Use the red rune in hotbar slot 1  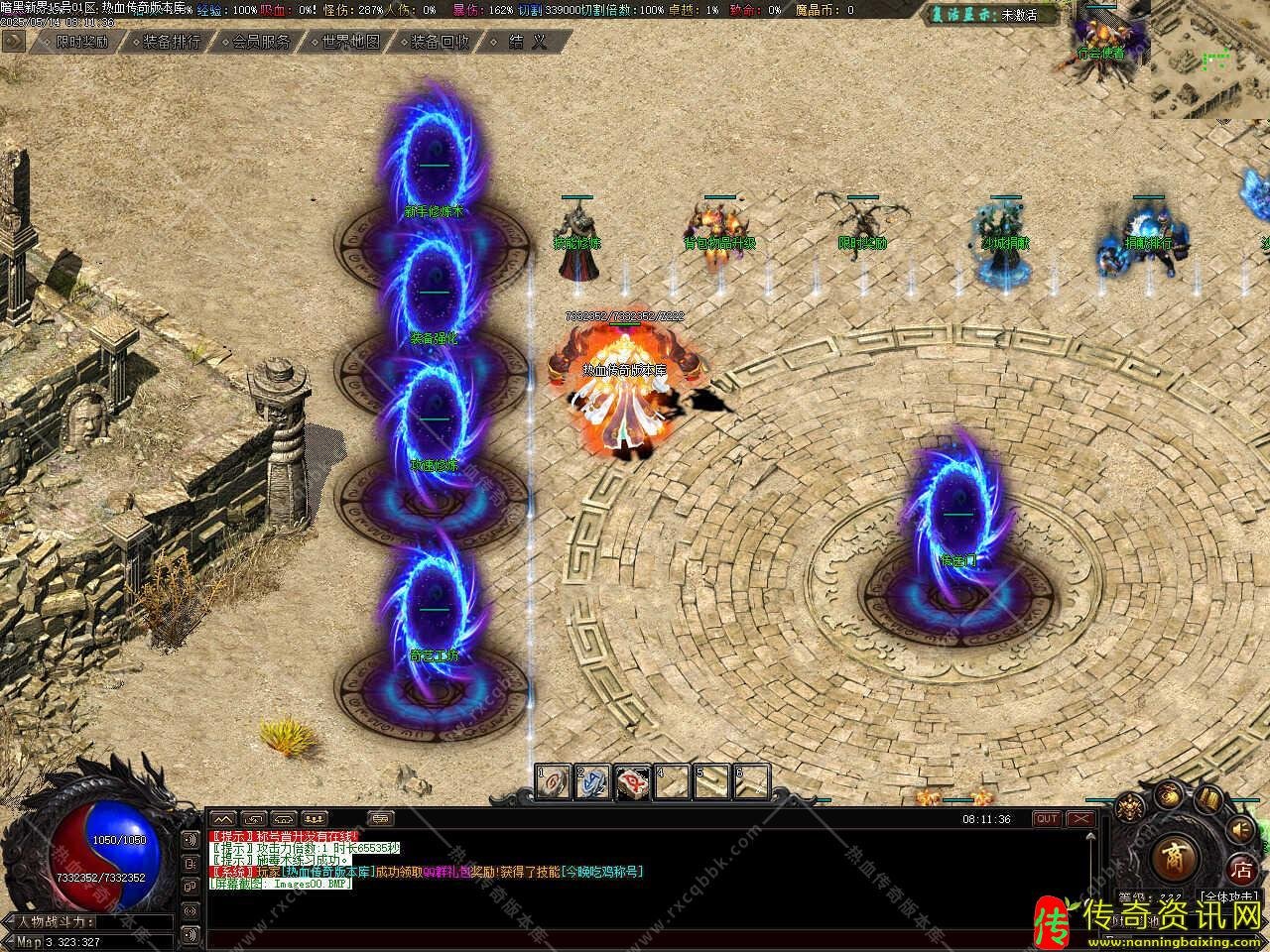point(554,782)
